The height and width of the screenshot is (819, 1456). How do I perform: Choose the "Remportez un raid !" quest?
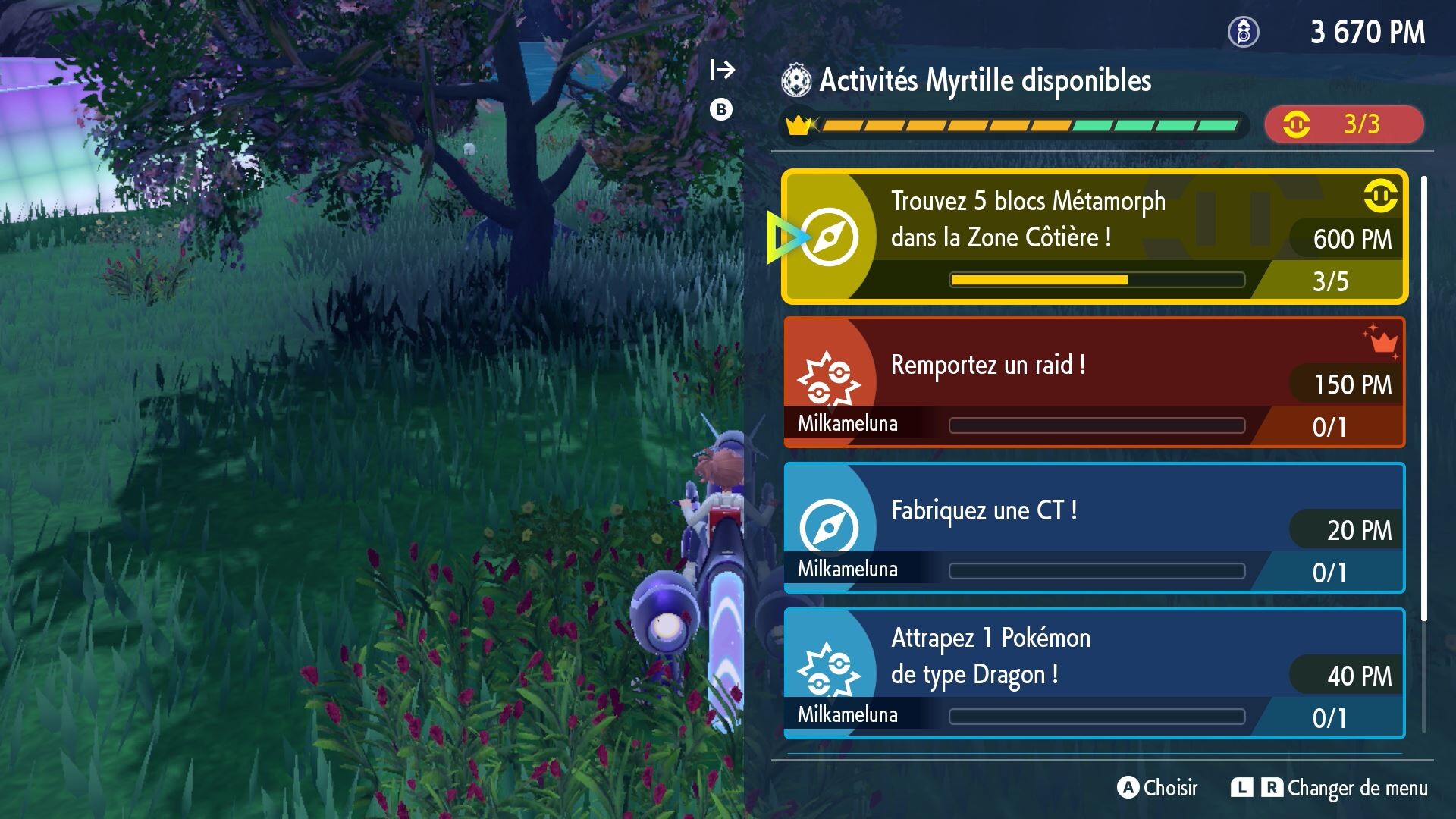[1092, 383]
